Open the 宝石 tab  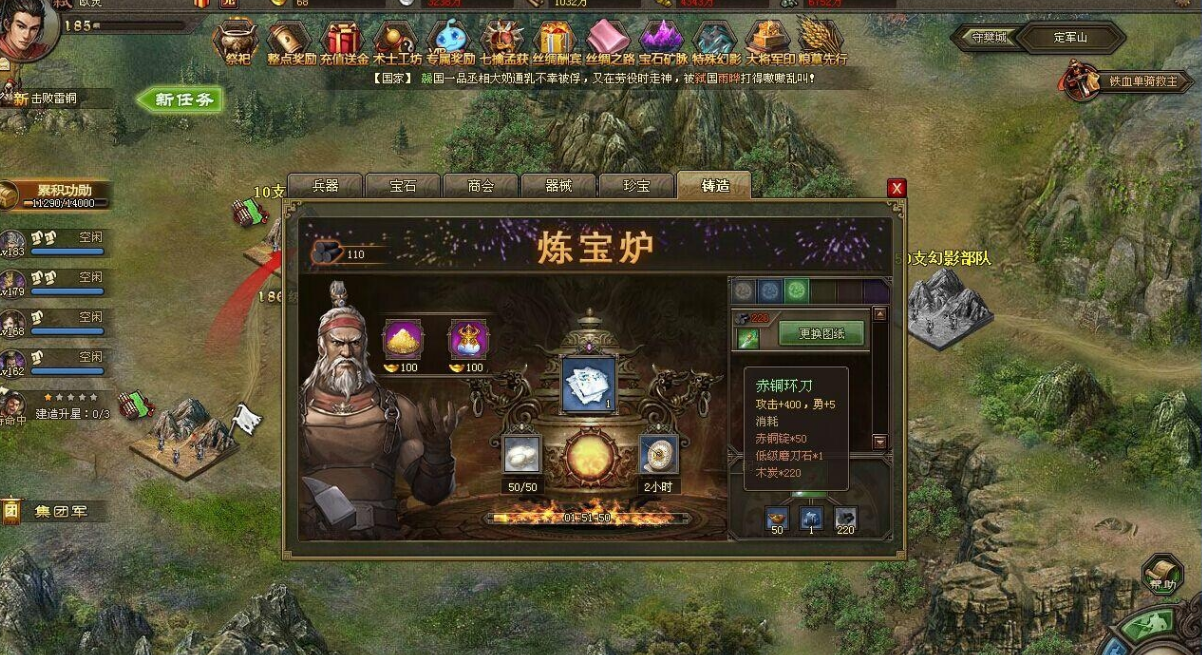403,186
